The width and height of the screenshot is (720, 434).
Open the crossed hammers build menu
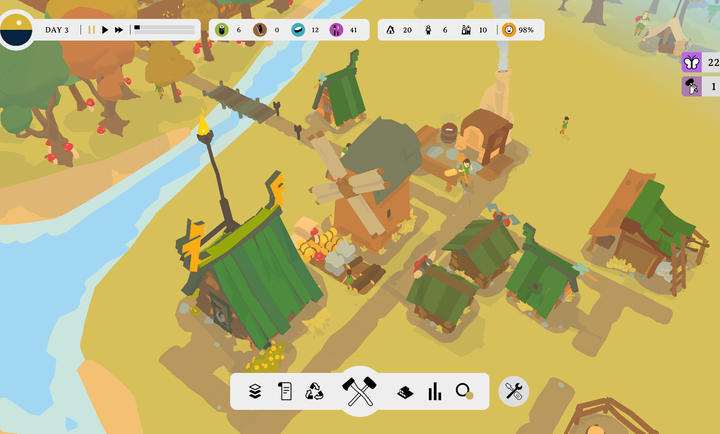pyautogui.click(x=359, y=391)
